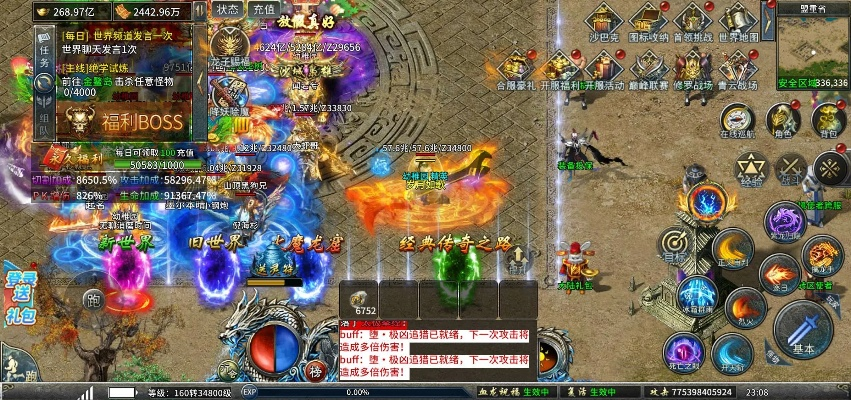Click the 登录送礼包 login gift icon
The image size is (851, 400).
click(x=22, y=296)
